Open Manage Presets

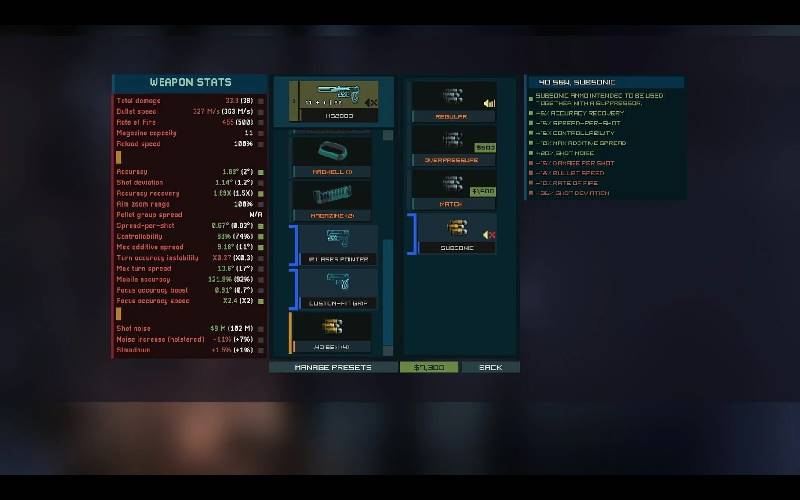click(332, 367)
